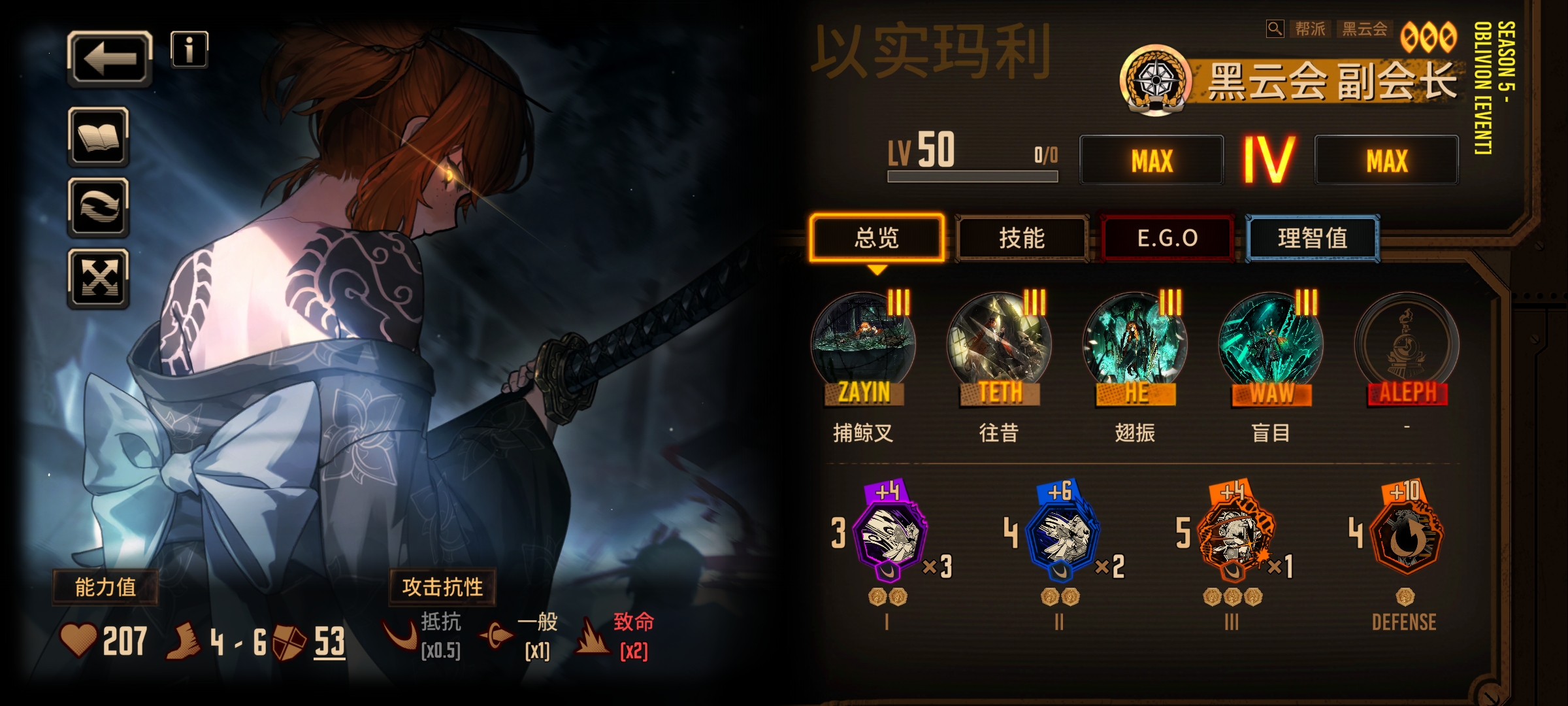Image resolution: width=1568 pixels, height=706 pixels.
Task: Go back using the arrow button
Action: coord(110,59)
